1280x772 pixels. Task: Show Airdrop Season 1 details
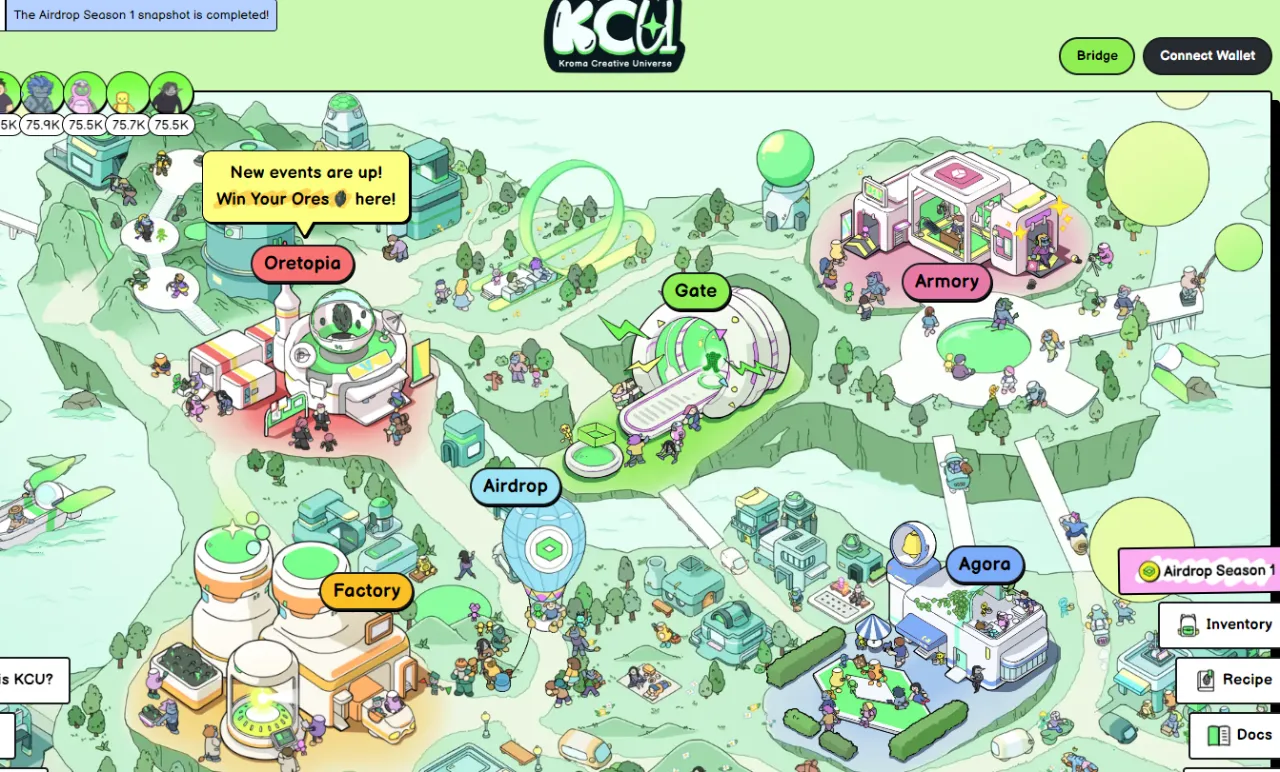(1207, 571)
